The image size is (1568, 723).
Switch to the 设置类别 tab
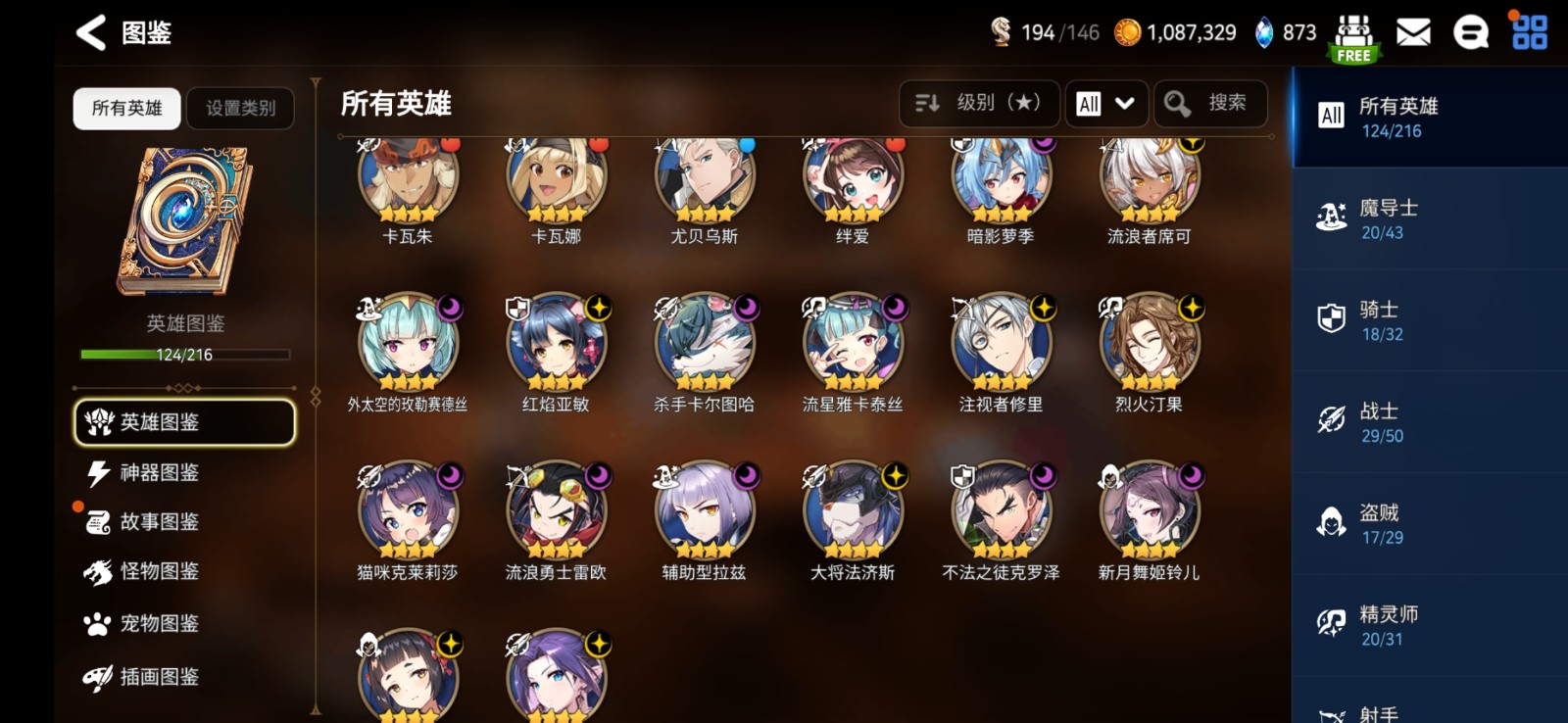tap(240, 109)
